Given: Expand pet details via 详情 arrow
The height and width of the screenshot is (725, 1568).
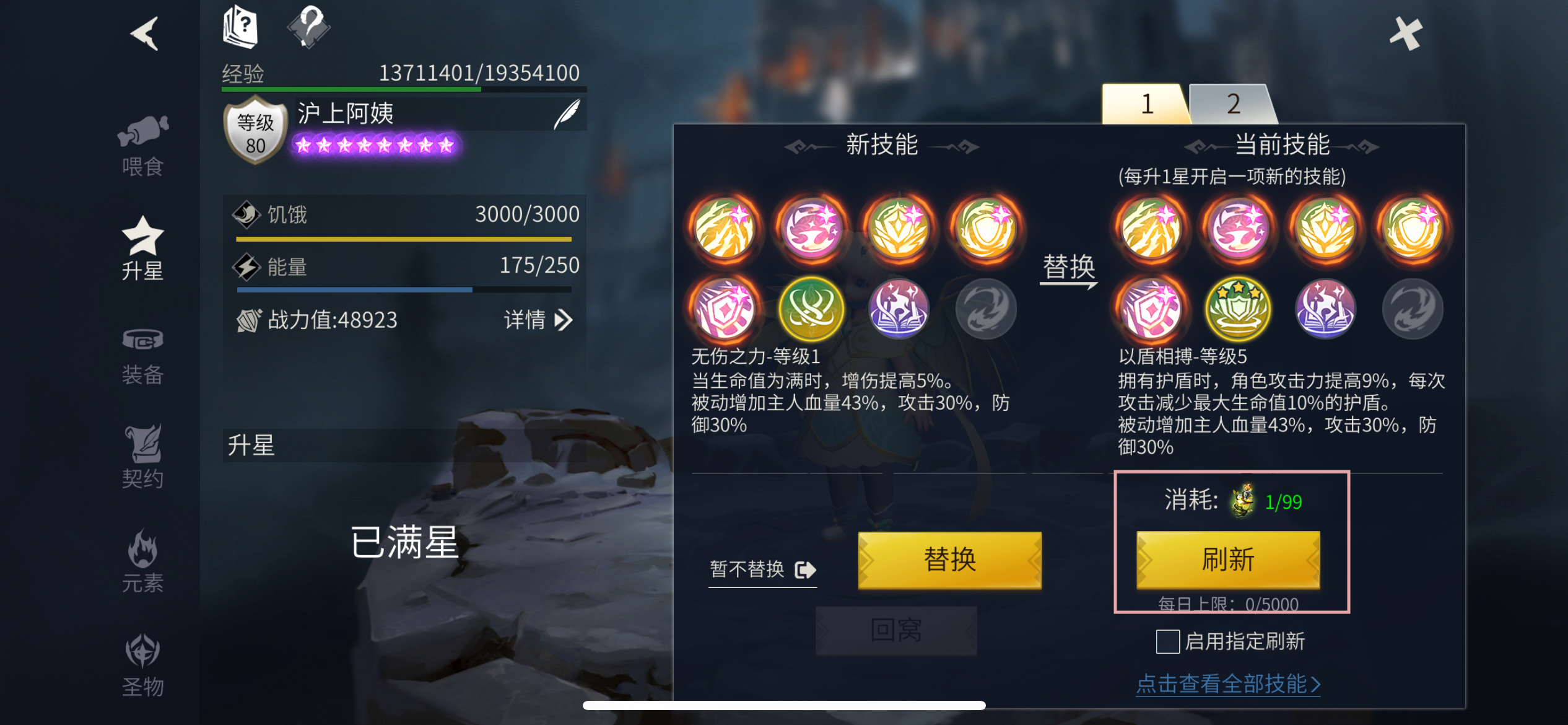Looking at the screenshot, I should (540, 320).
